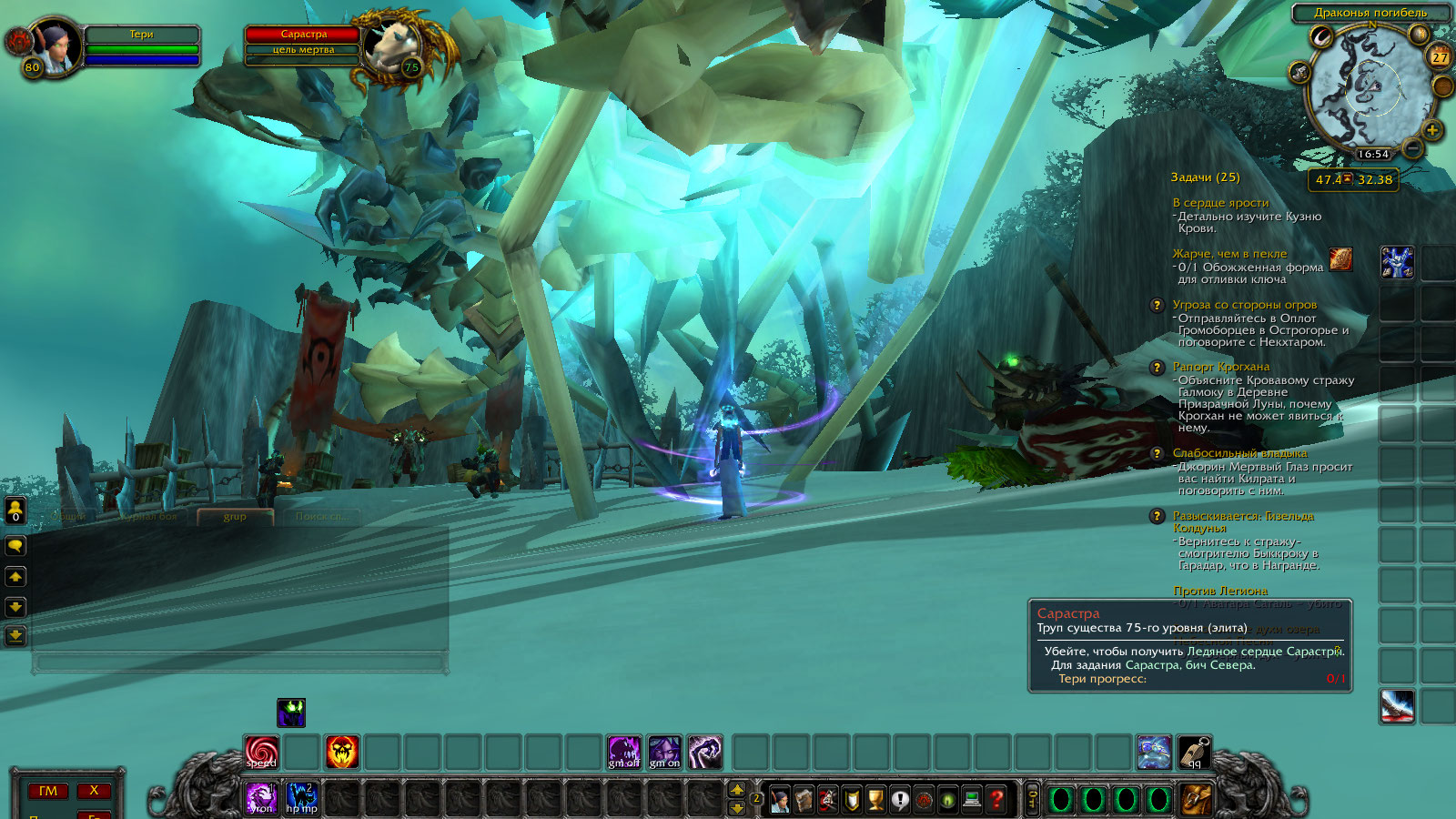Use the quest item for 'Жарче, чем в пекле'
The image size is (1456, 819).
[x=1340, y=259]
